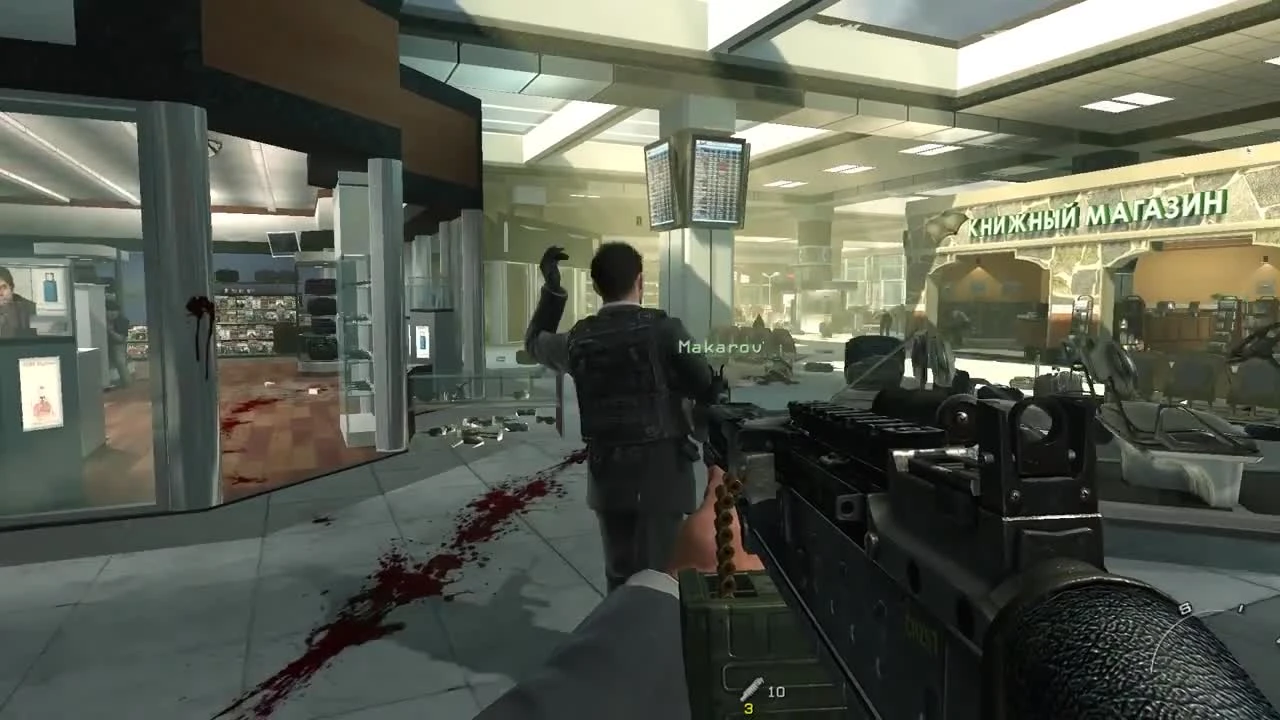The height and width of the screenshot is (720, 1280).
Task: Click the white '10' equipment counter
Action: [x=776, y=690]
